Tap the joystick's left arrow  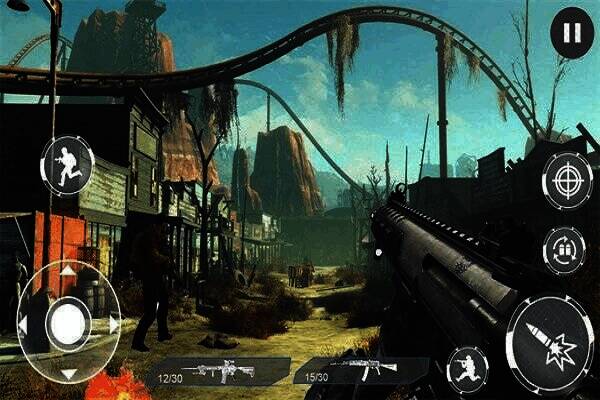pos(22,324)
